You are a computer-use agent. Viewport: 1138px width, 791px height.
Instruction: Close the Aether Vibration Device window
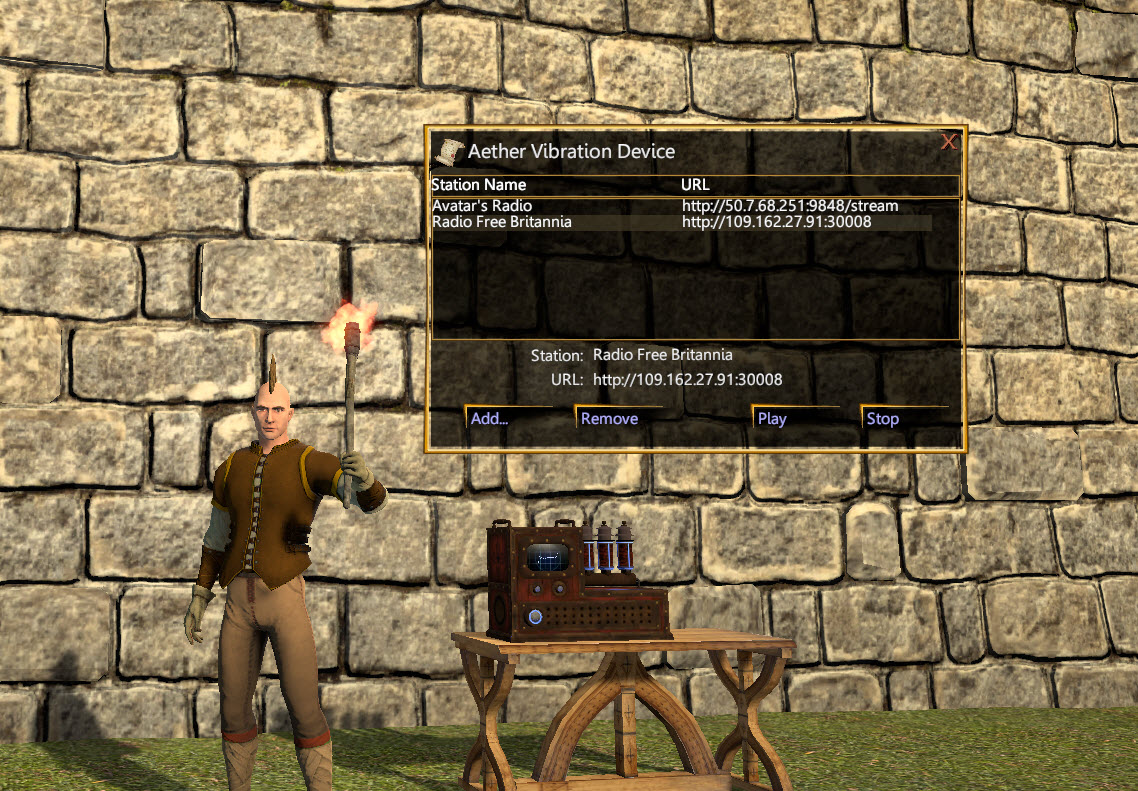point(949,142)
